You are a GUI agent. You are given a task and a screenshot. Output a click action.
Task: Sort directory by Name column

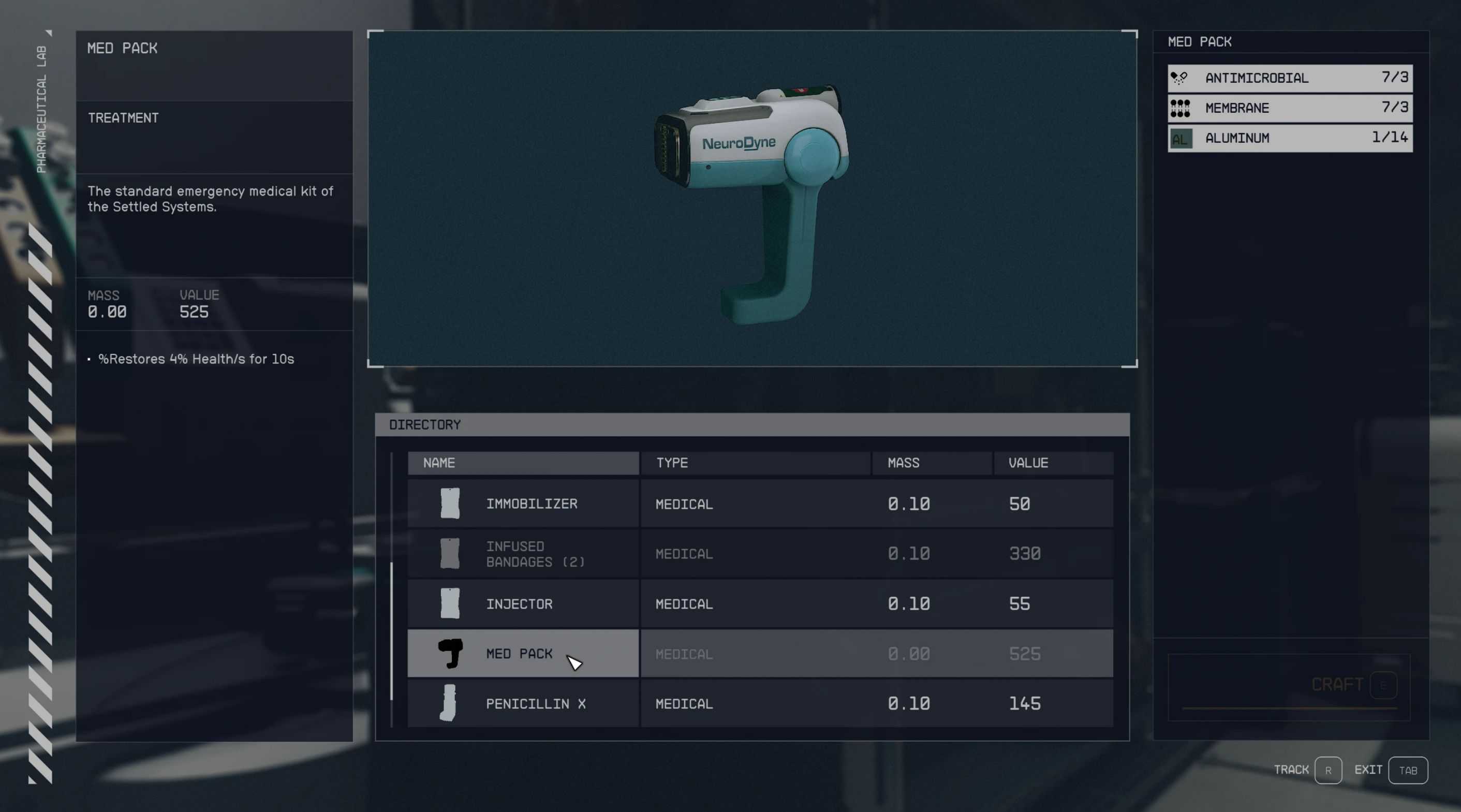(522, 463)
